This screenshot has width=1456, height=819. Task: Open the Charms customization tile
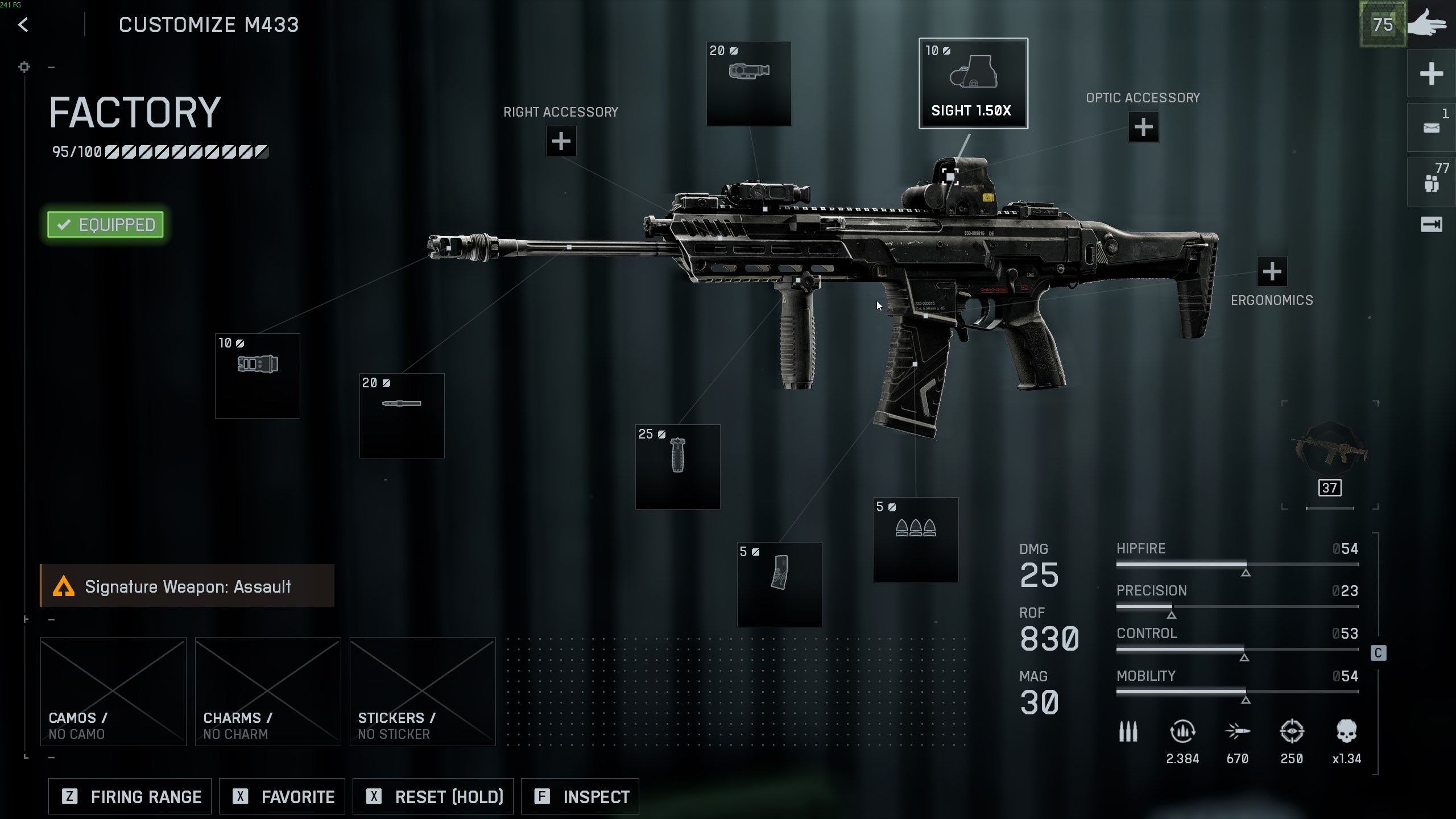[268, 691]
